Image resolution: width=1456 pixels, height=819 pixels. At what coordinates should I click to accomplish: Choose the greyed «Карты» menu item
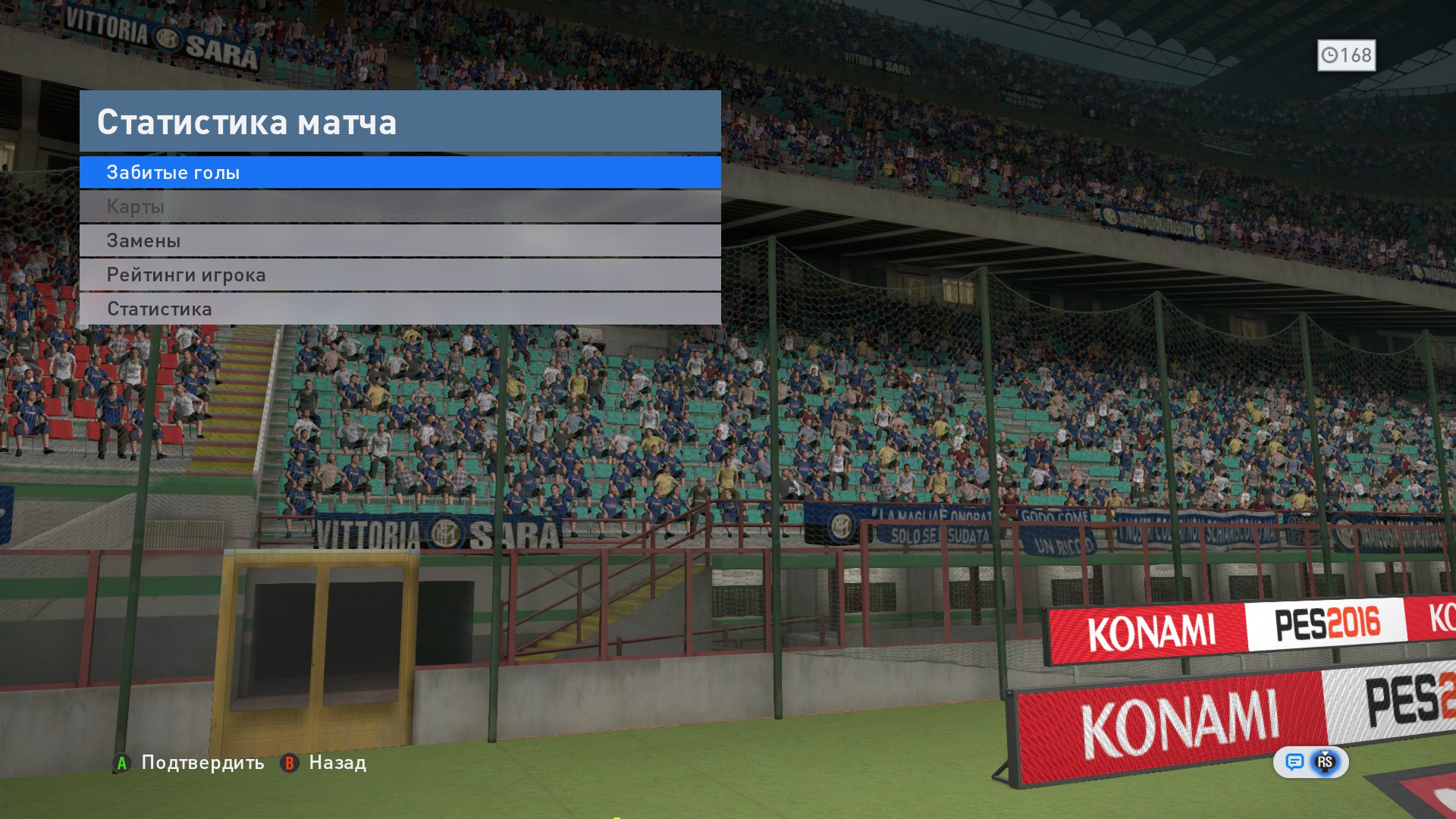click(400, 206)
